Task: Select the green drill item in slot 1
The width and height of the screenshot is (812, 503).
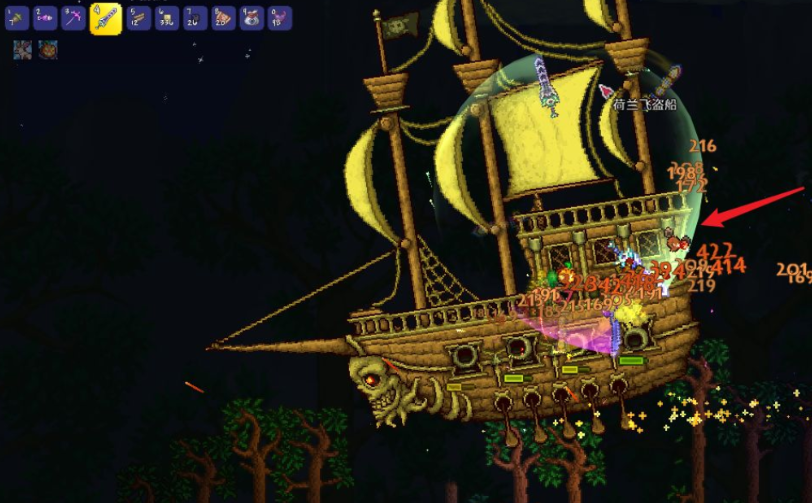Action: click(18, 18)
